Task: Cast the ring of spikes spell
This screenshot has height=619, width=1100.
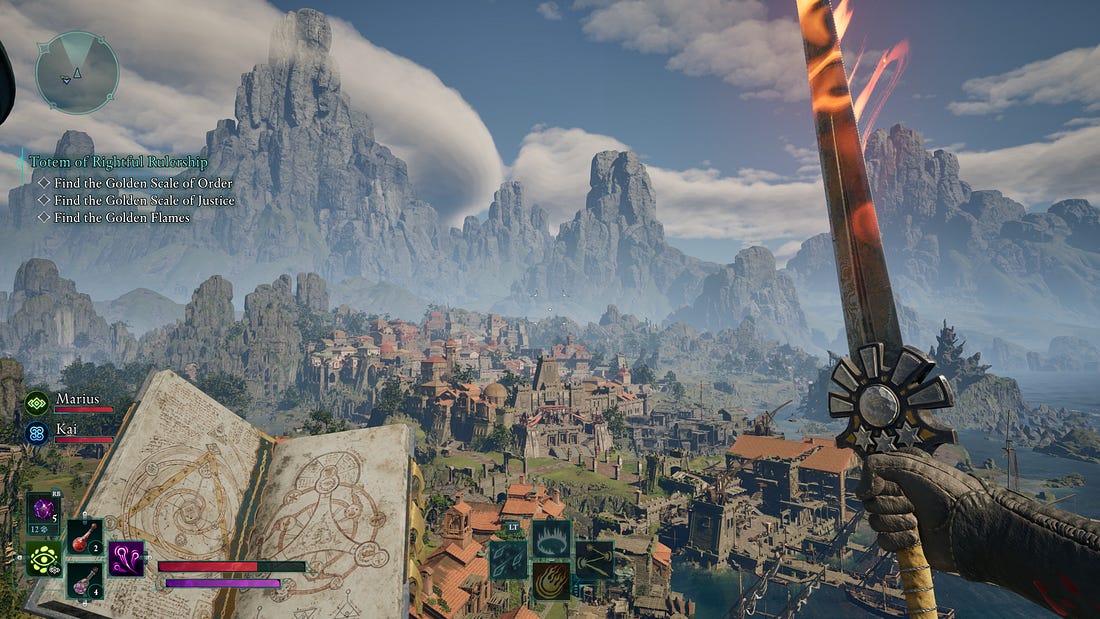Action: pyautogui.click(x=551, y=538)
